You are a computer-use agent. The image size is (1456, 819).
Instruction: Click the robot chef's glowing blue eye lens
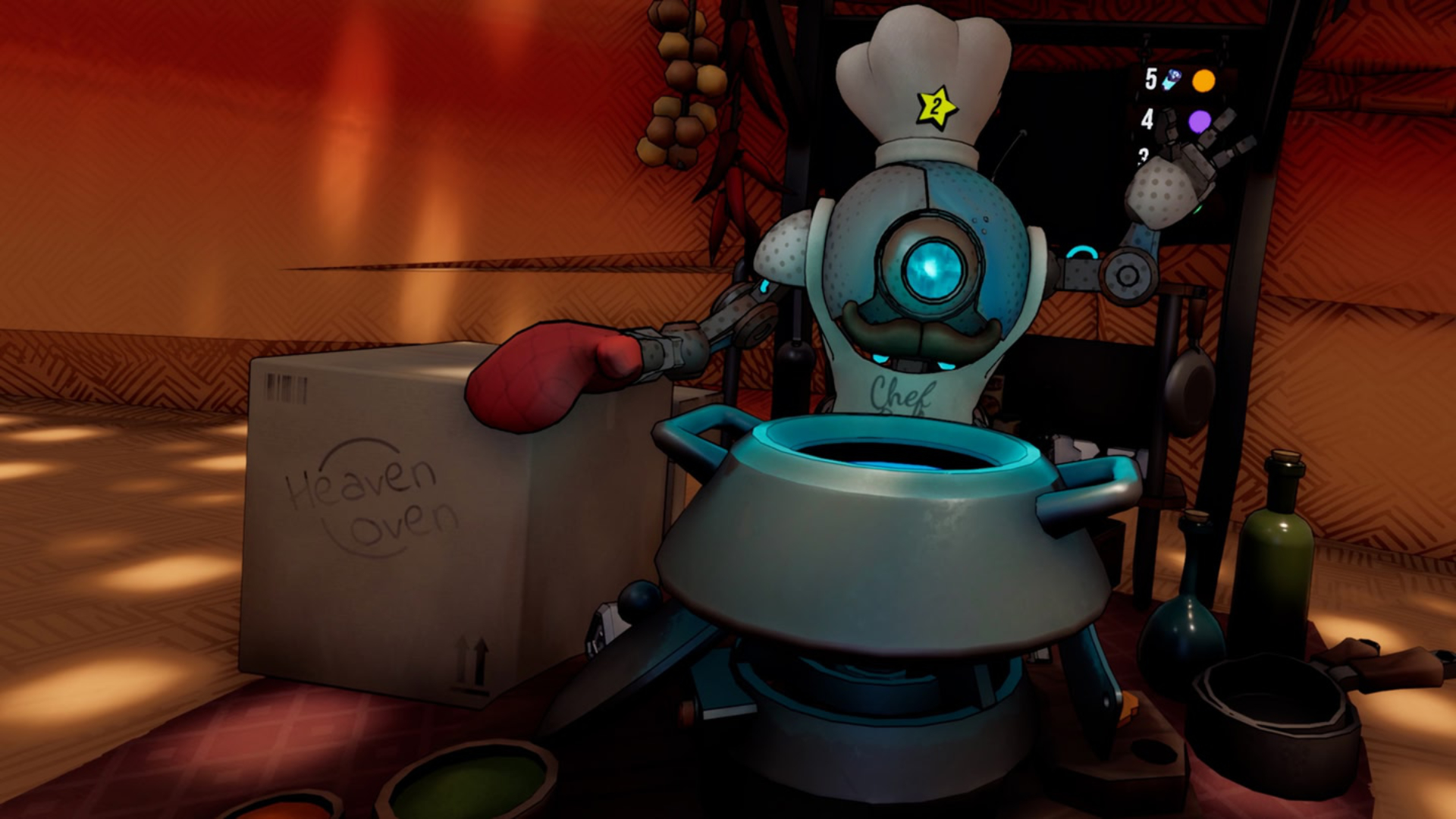[934, 272]
